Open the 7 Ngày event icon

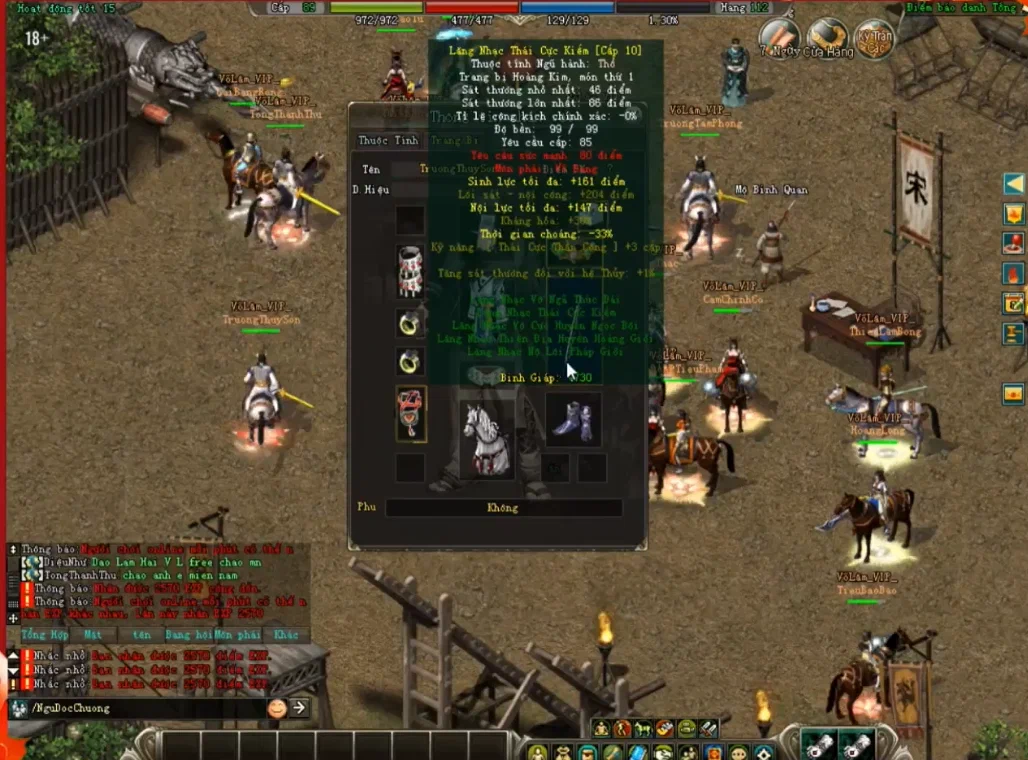coord(778,38)
